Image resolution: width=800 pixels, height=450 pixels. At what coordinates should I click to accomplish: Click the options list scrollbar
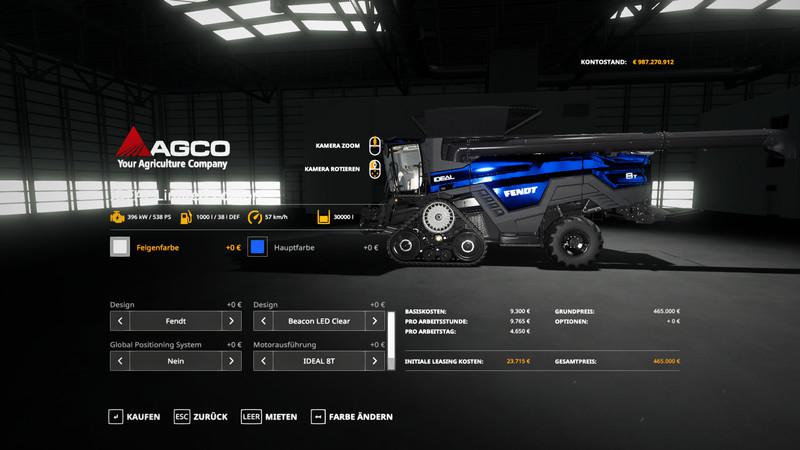coord(391,340)
